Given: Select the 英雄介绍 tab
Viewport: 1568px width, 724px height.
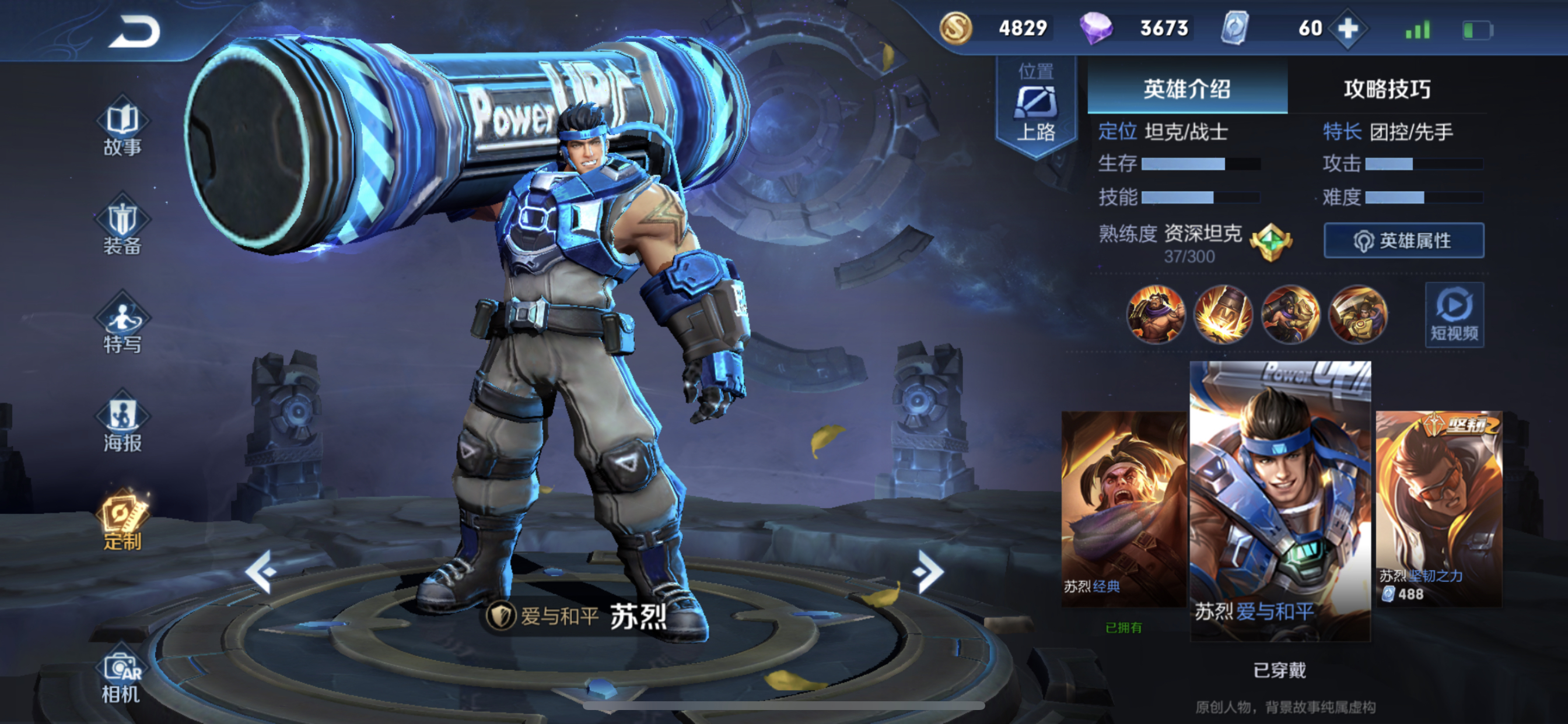Looking at the screenshot, I should click(x=1187, y=89).
